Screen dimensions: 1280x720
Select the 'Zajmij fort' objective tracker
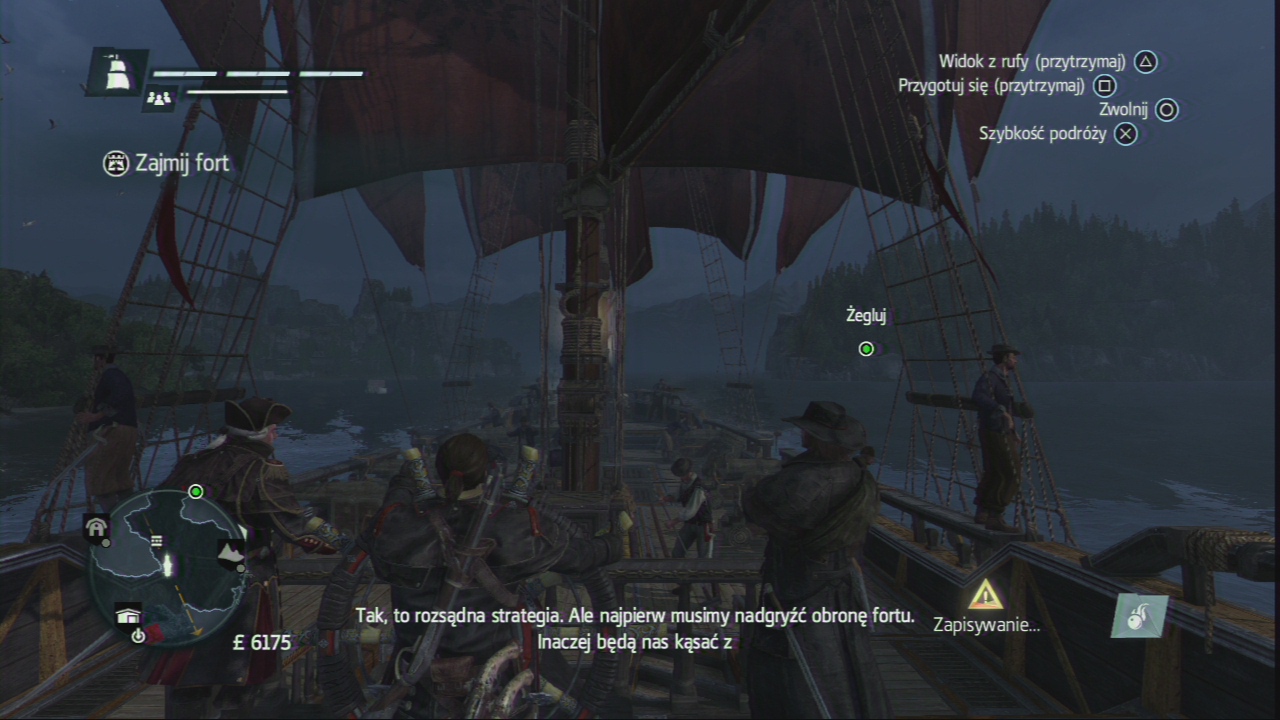(167, 163)
